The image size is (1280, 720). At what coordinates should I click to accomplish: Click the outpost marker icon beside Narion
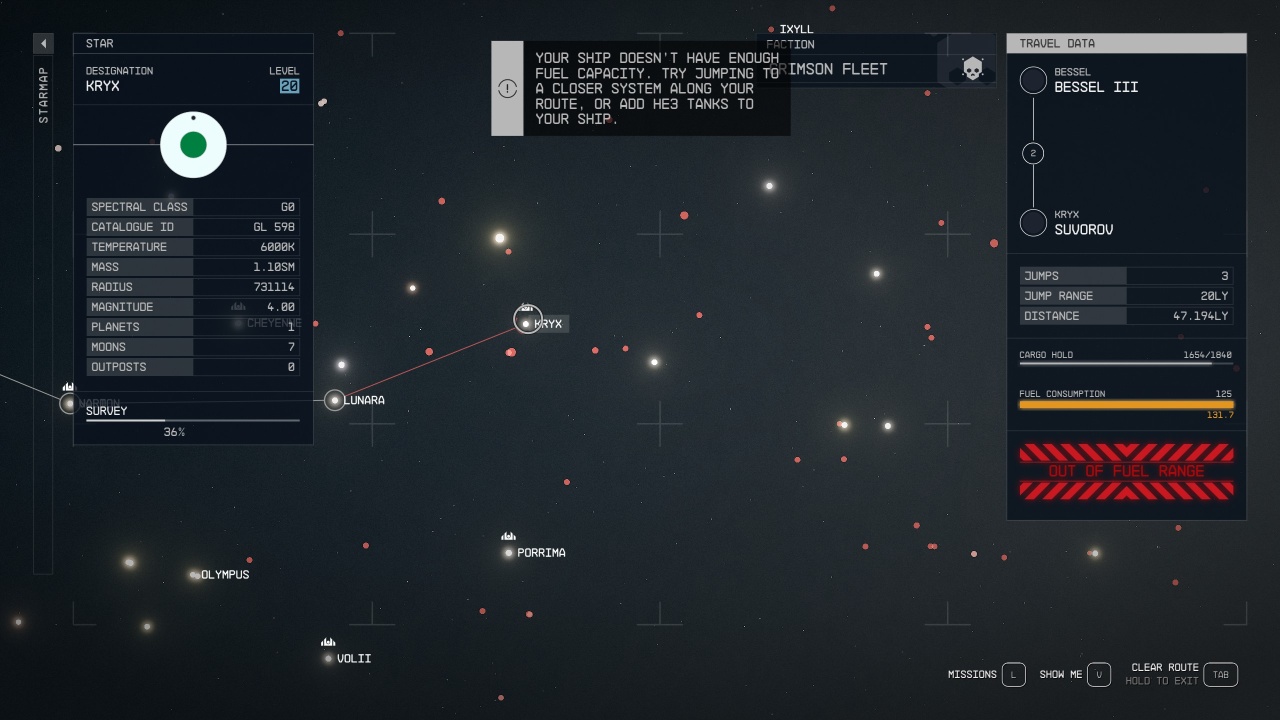(x=68, y=387)
